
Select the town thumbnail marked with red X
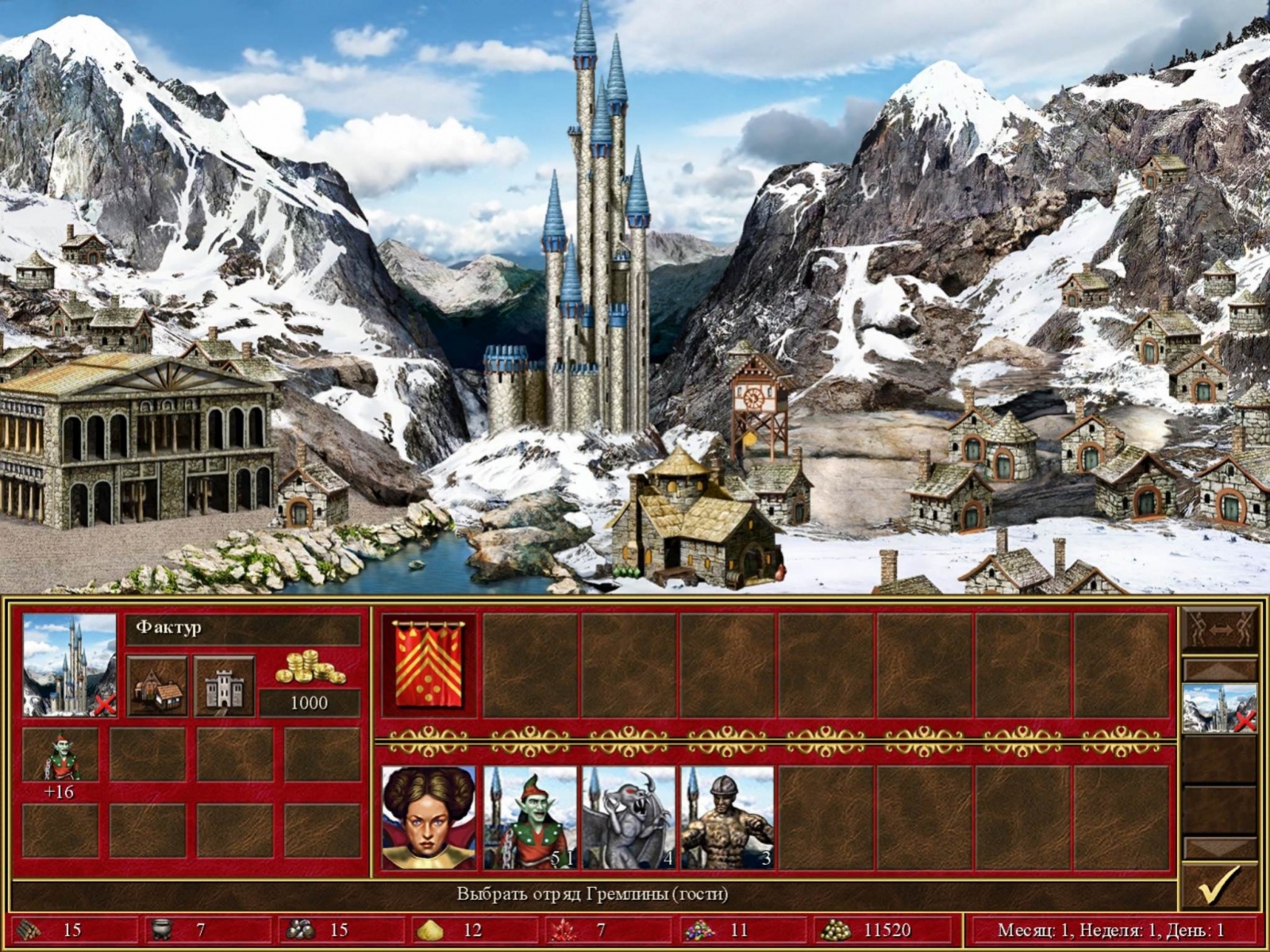(1220, 708)
